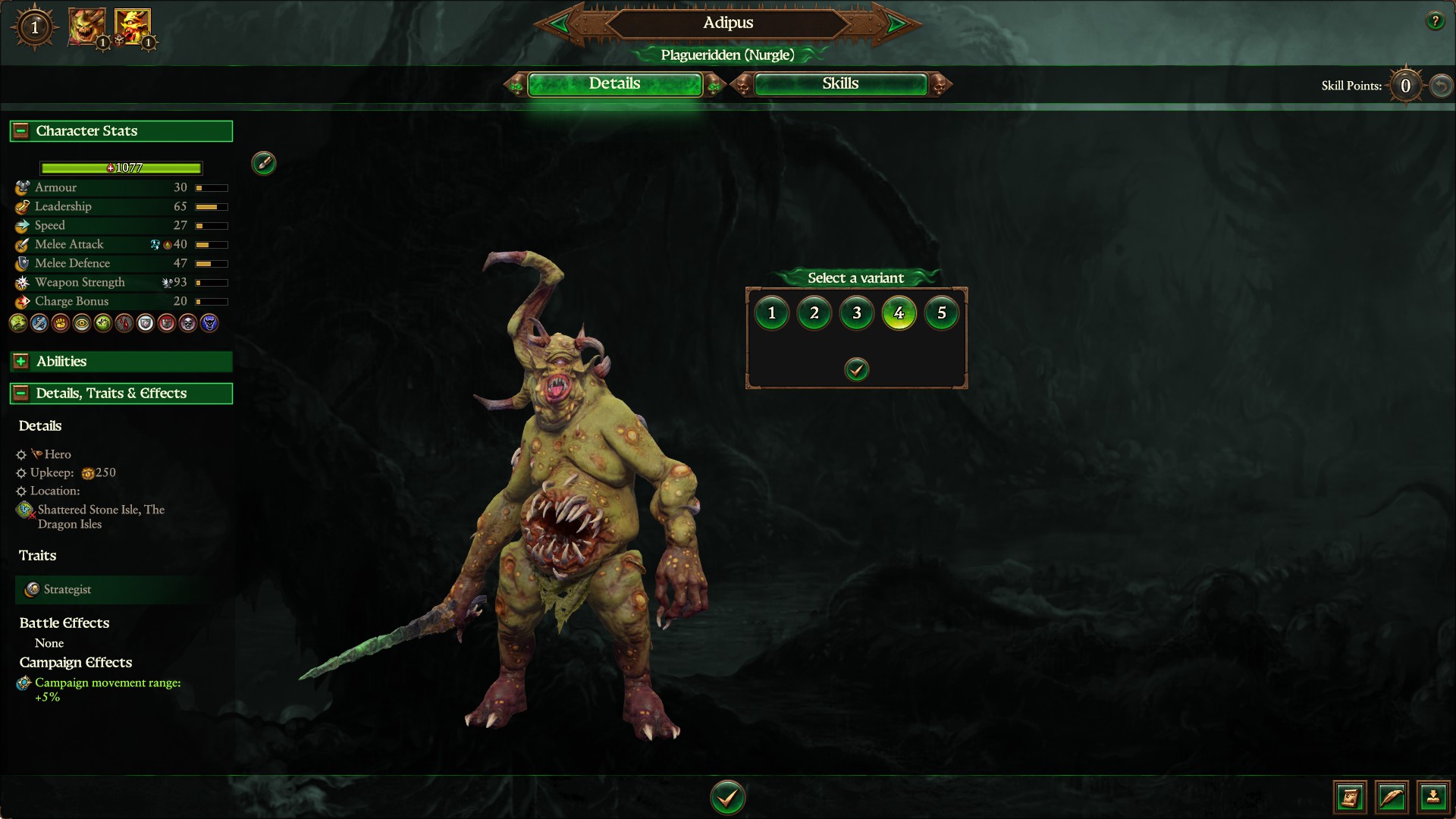Viewport: 1456px width, 819px height.
Task: Reset skill points with the undo button
Action: pos(1441,86)
